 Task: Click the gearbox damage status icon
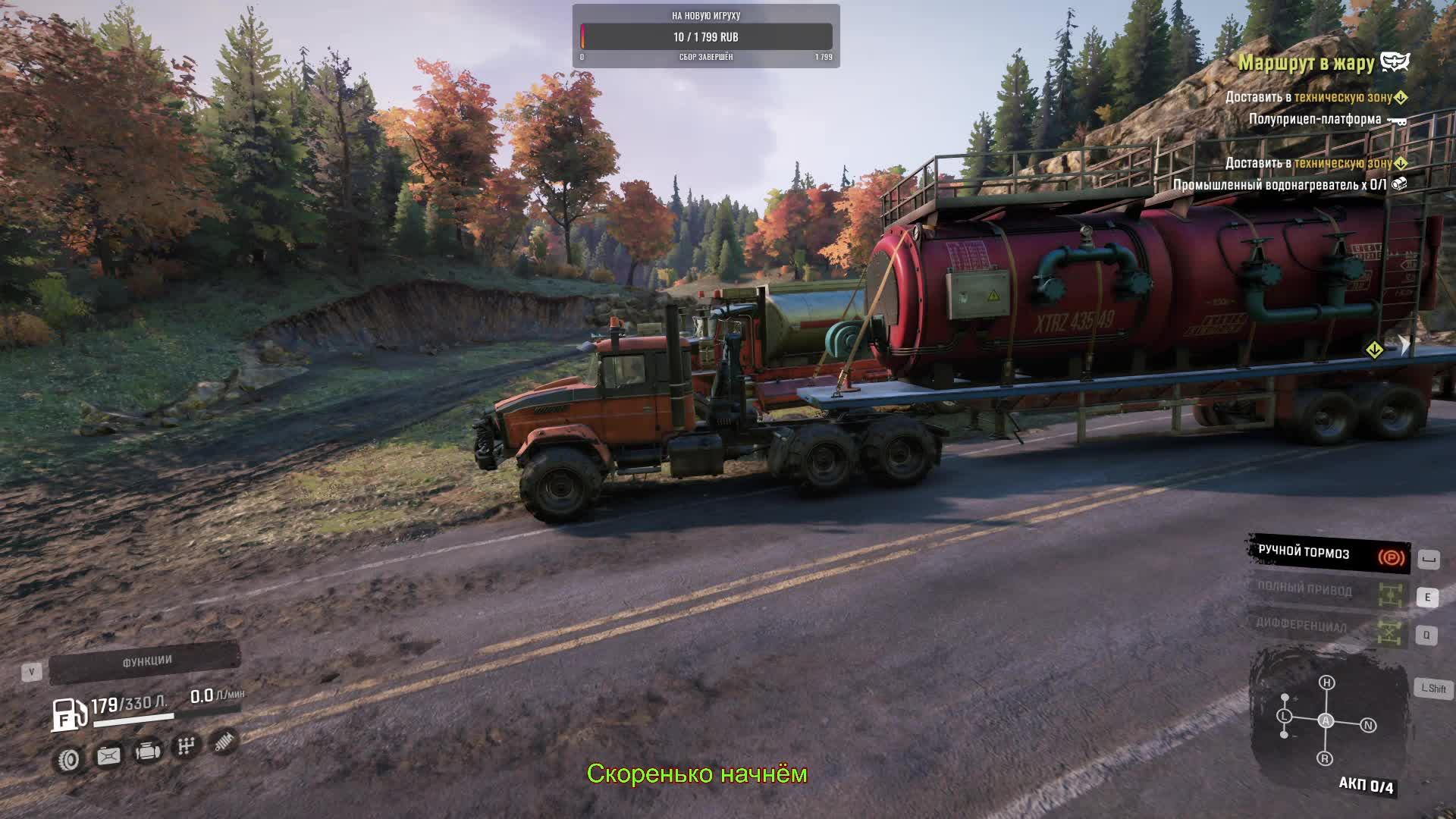(x=186, y=747)
